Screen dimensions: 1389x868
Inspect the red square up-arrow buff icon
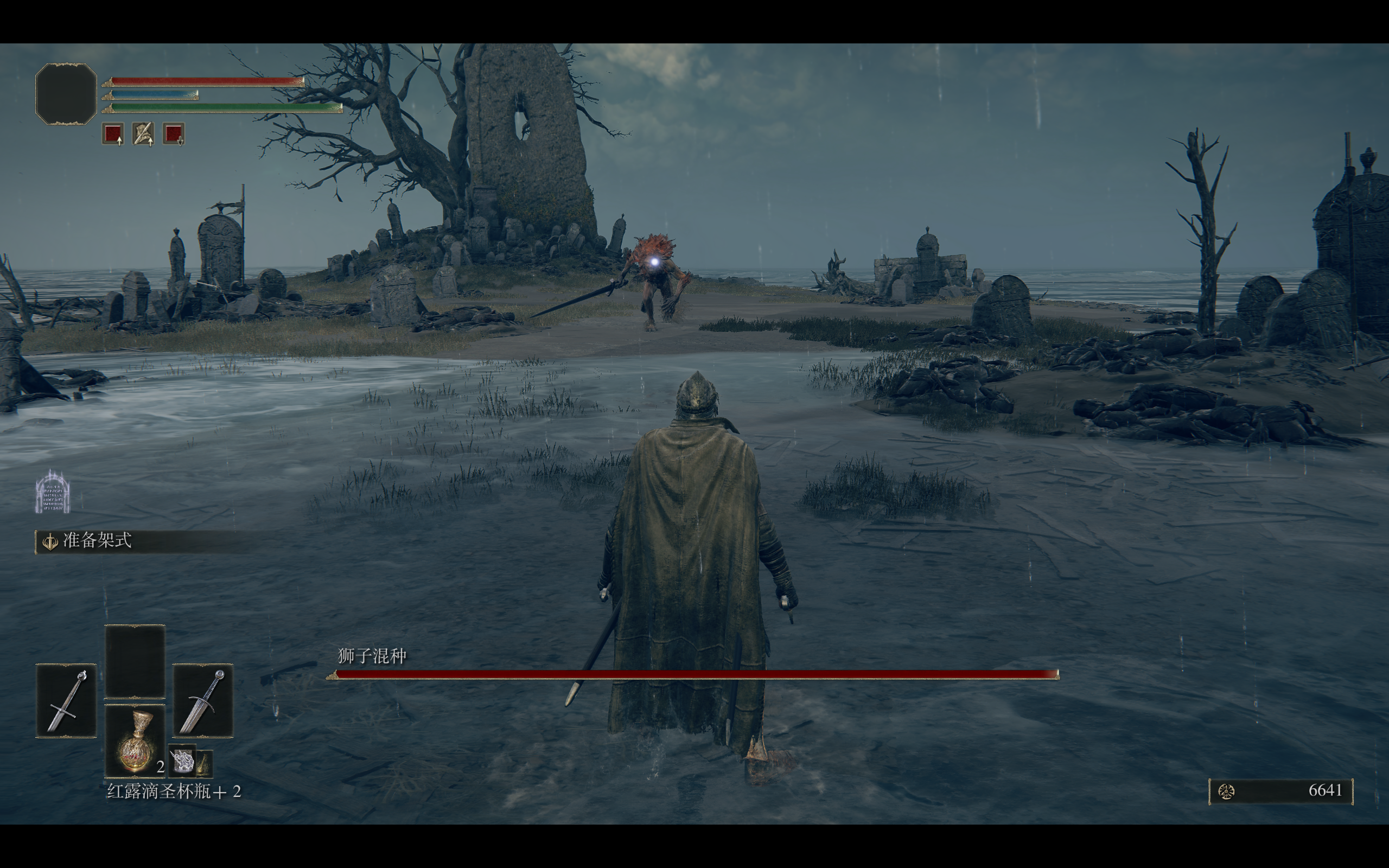(x=113, y=135)
